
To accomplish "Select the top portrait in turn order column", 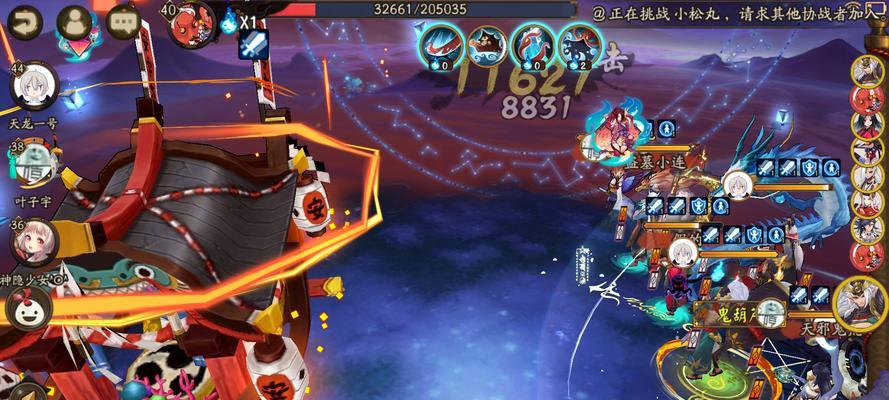I will coord(866,71).
